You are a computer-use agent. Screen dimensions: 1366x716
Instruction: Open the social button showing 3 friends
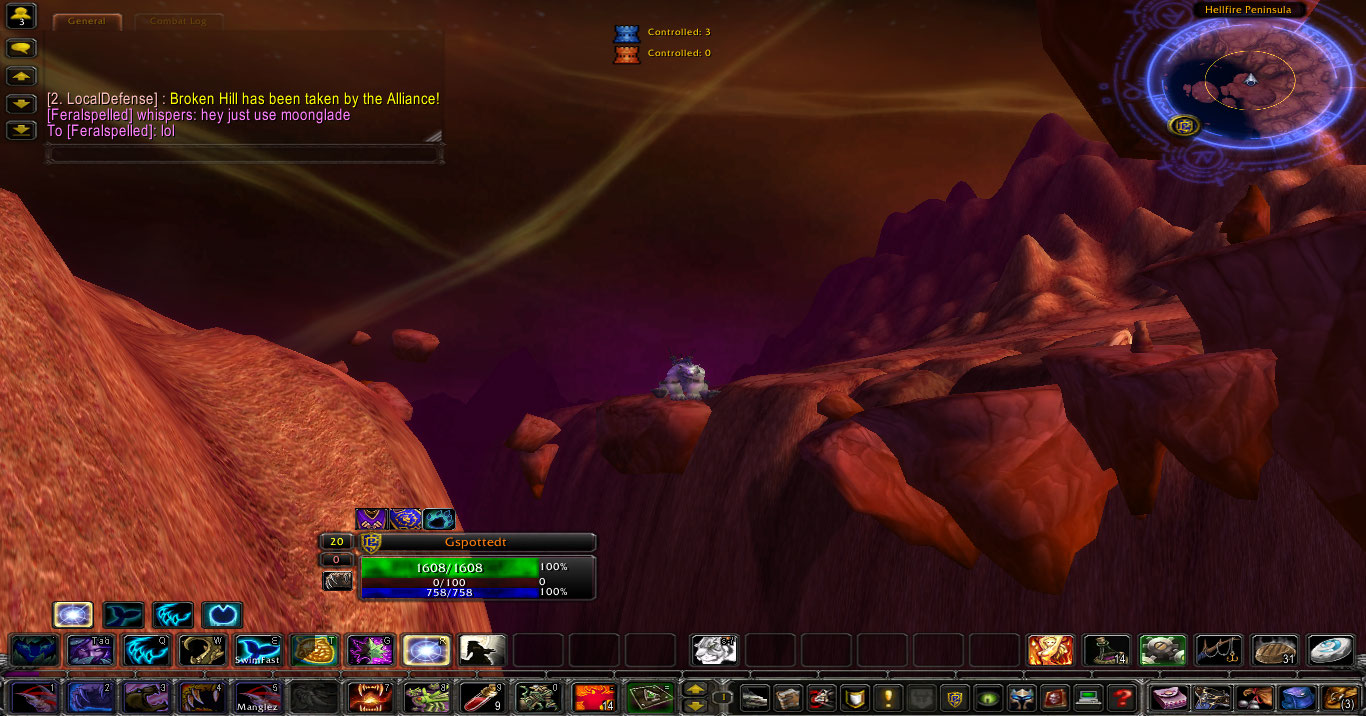pyautogui.click(x=21, y=16)
